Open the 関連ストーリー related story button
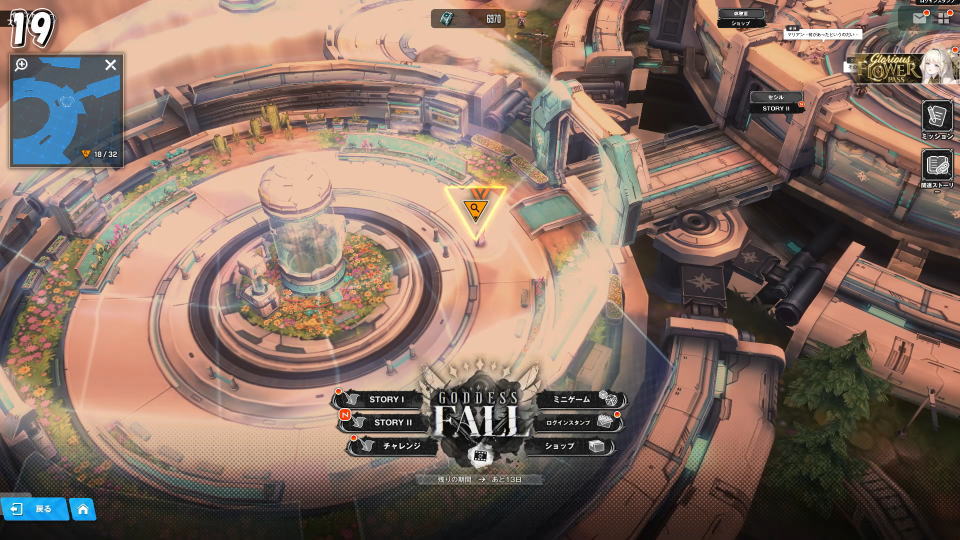The width and height of the screenshot is (960, 540). 937,167
